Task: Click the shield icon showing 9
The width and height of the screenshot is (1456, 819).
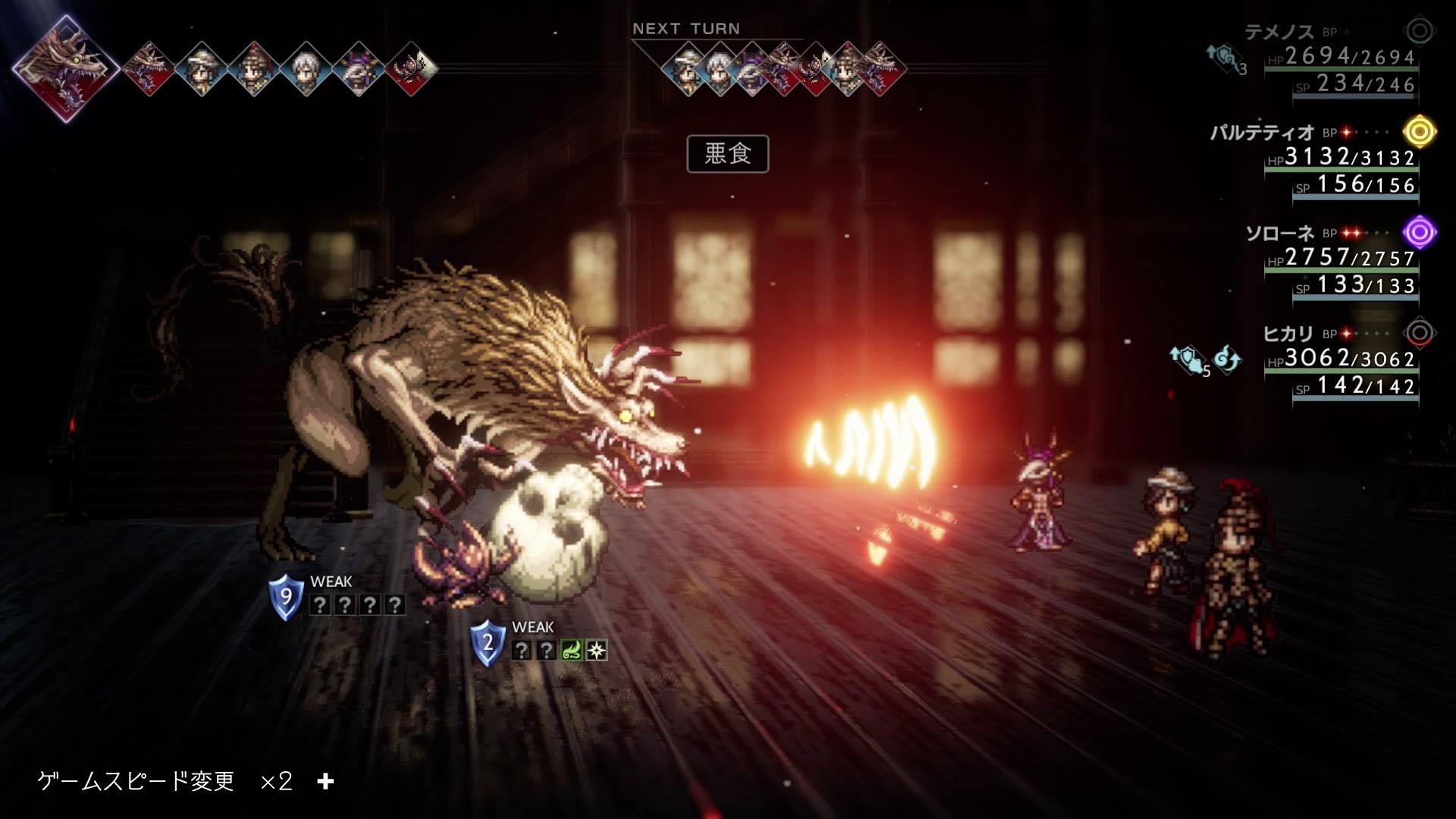Action: tap(286, 597)
